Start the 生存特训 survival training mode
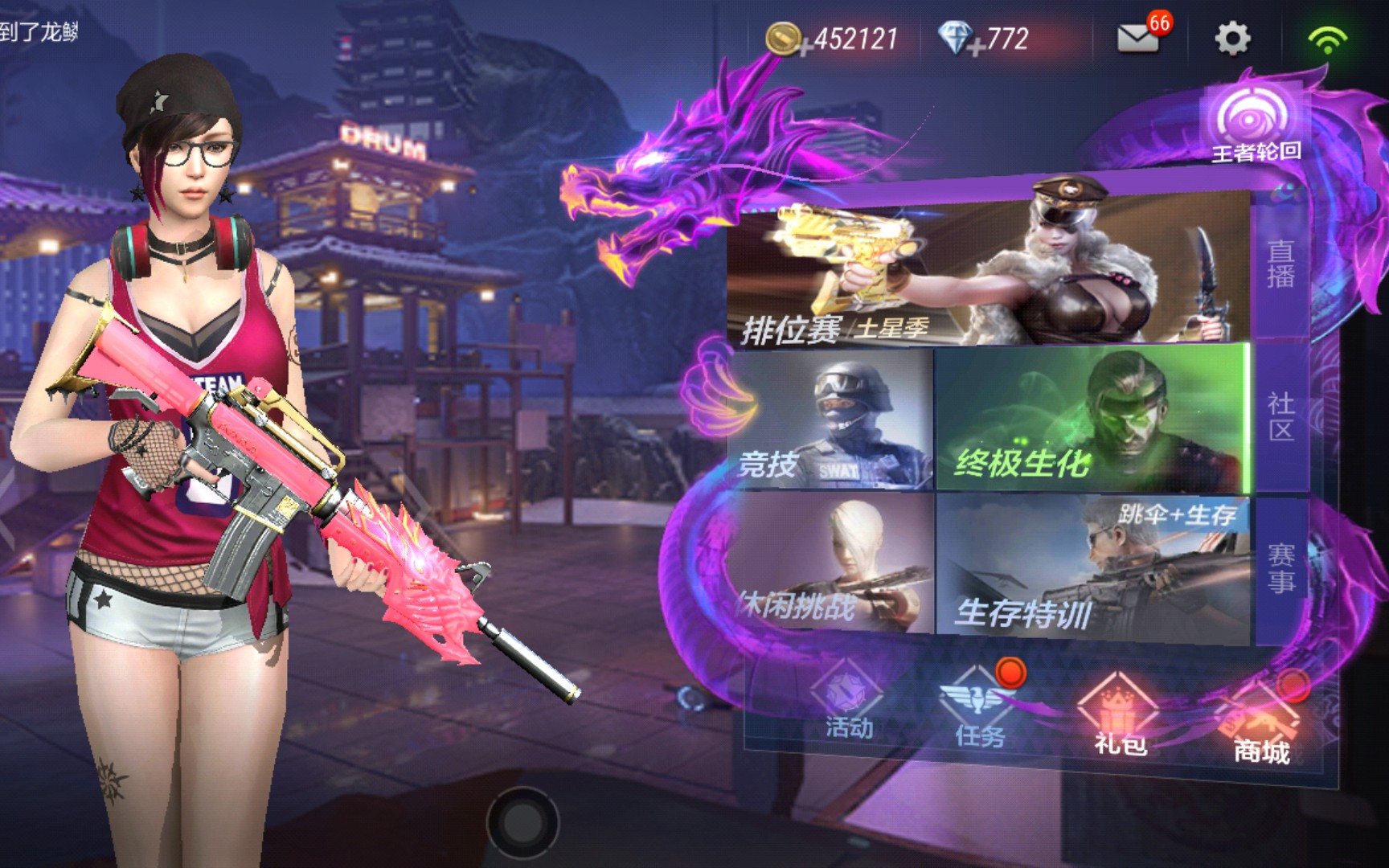1389x868 pixels. [x=1092, y=567]
